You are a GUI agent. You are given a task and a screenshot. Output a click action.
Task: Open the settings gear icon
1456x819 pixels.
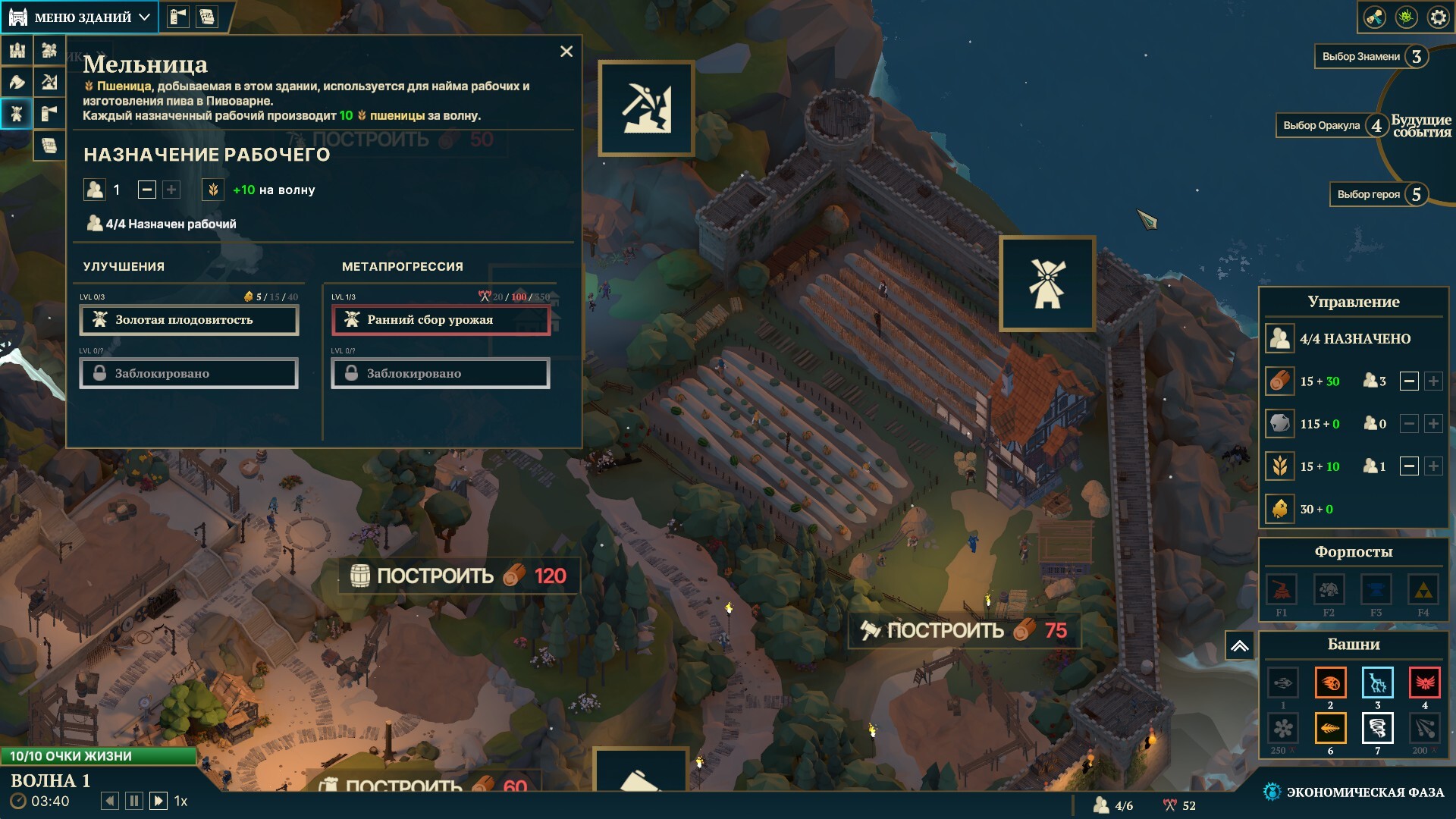(x=1438, y=17)
